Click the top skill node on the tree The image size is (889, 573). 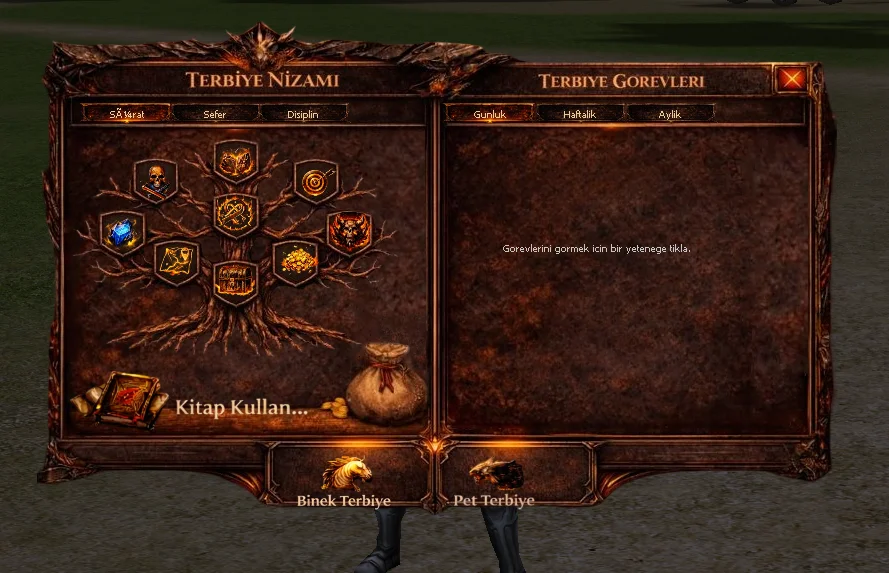pos(236,160)
